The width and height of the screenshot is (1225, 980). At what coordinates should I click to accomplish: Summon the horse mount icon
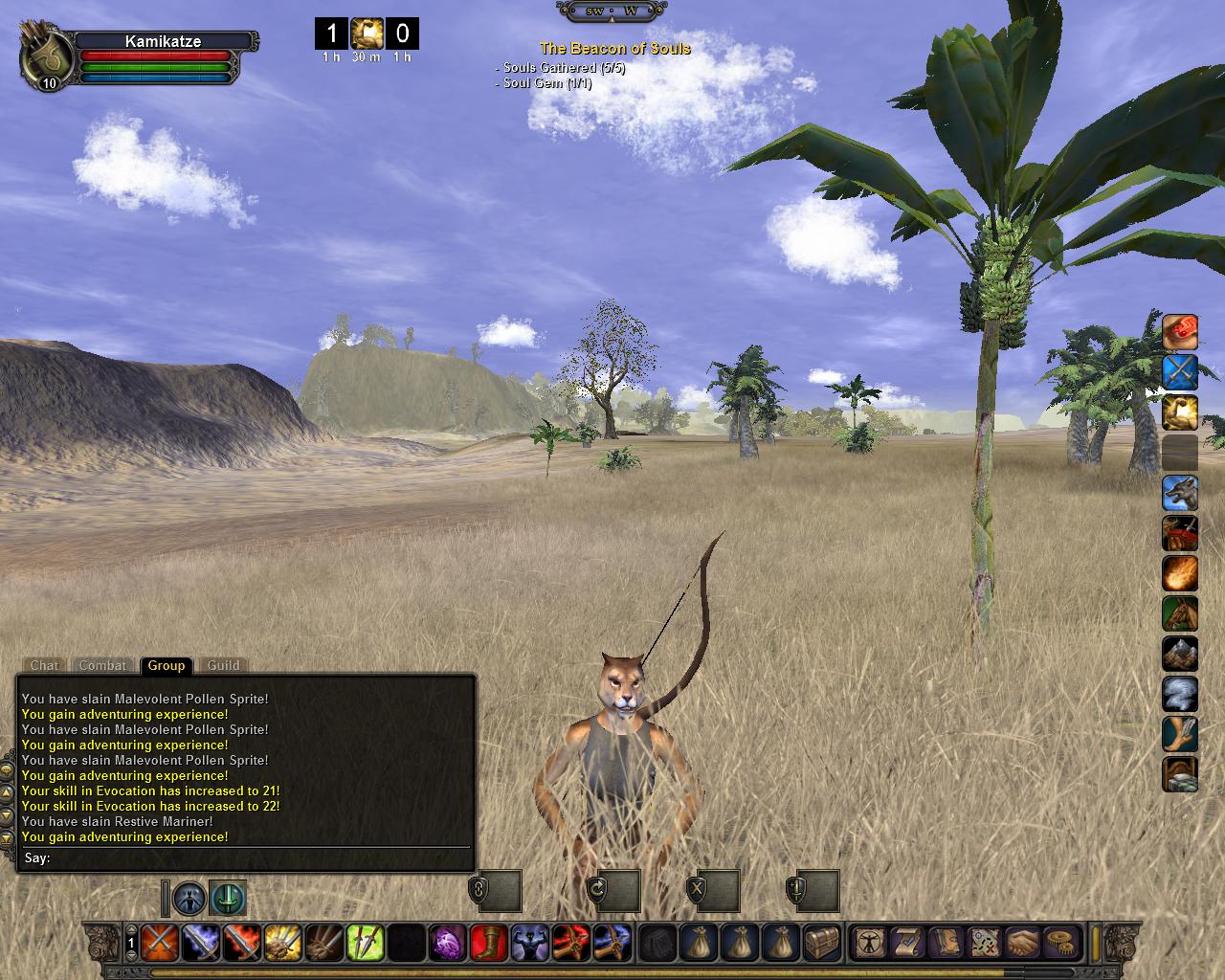[1180, 614]
